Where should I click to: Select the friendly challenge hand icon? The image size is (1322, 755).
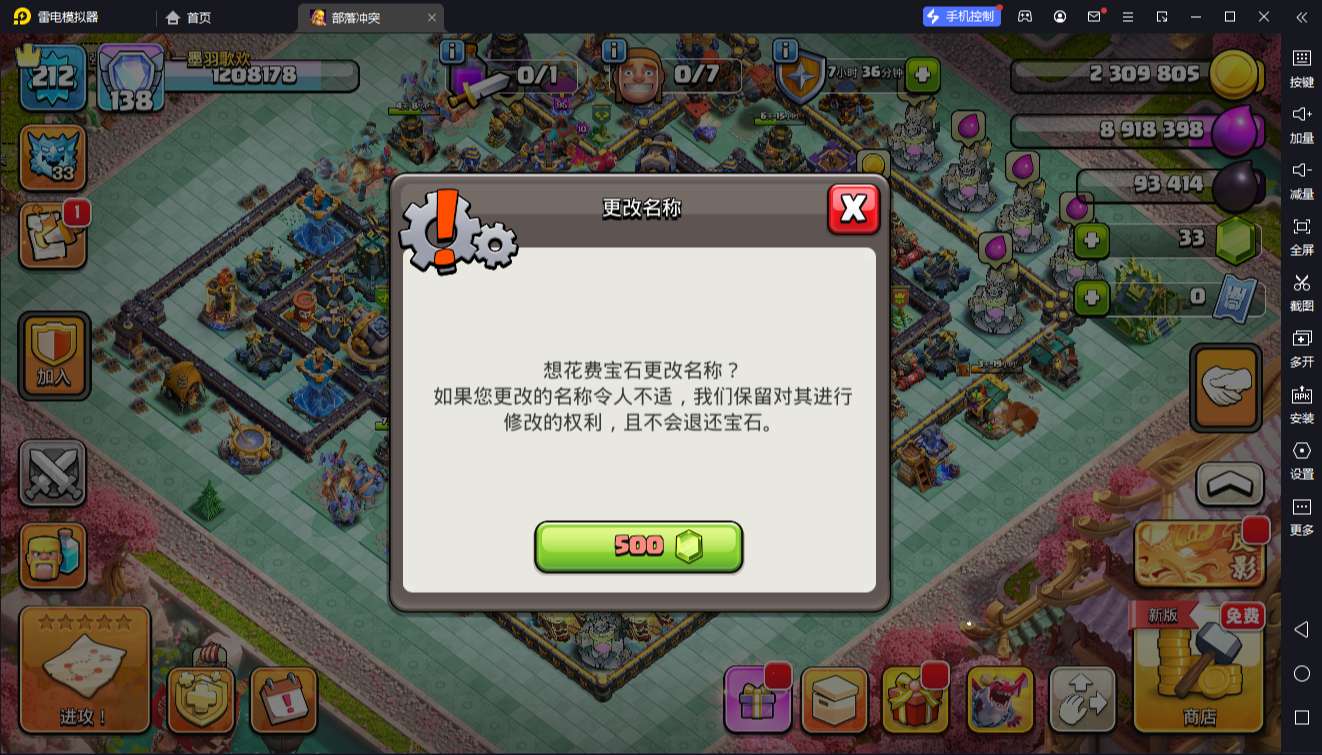tap(1225, 387)
